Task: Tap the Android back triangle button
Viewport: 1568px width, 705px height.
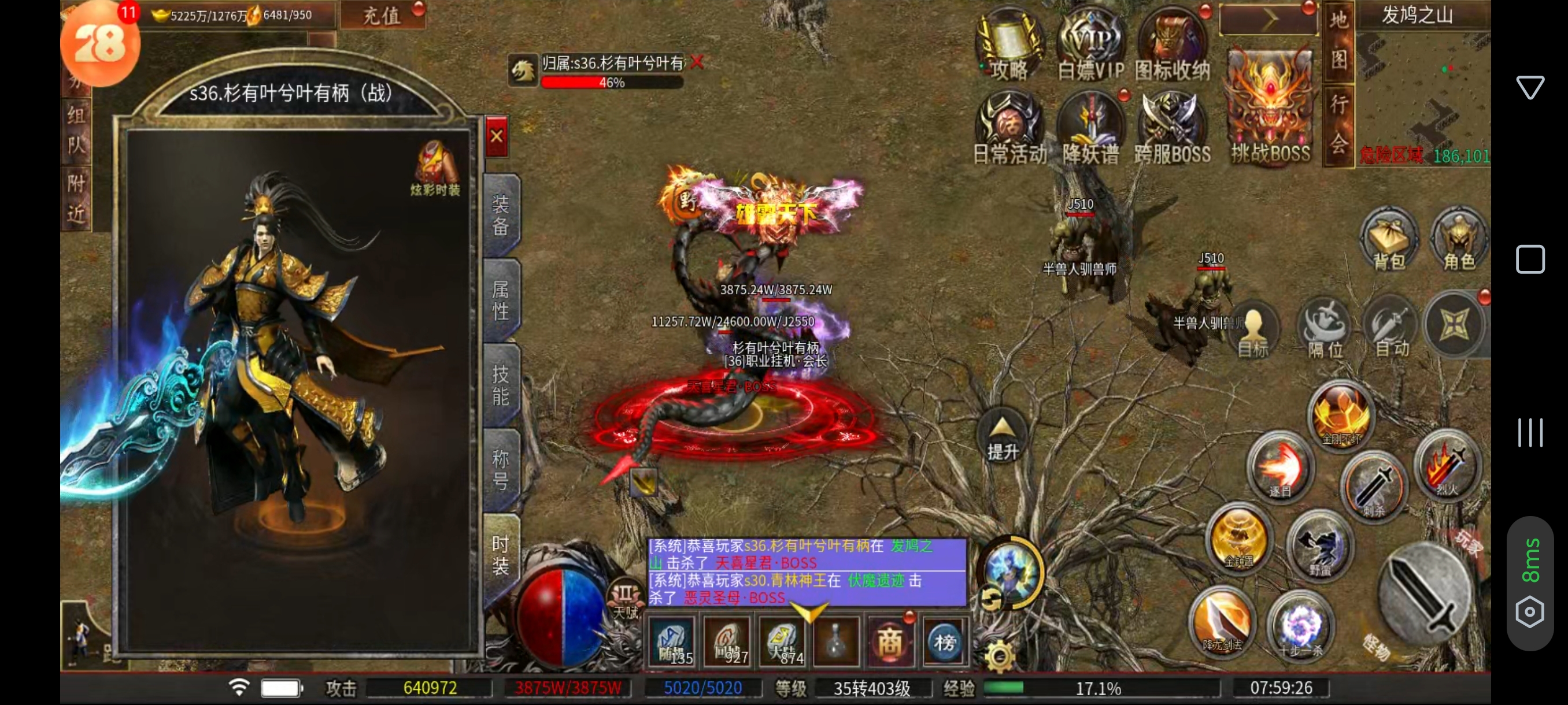Action: (x=1530, y=87)
